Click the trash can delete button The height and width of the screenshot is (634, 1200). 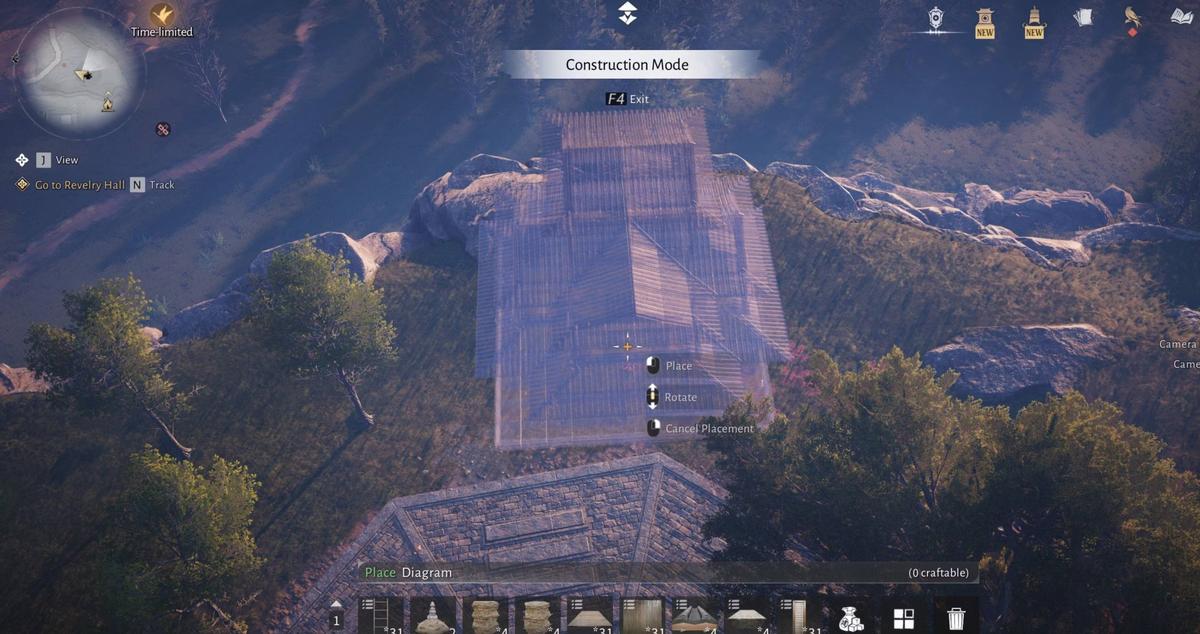pyautogui.click(x=956, y=618)
